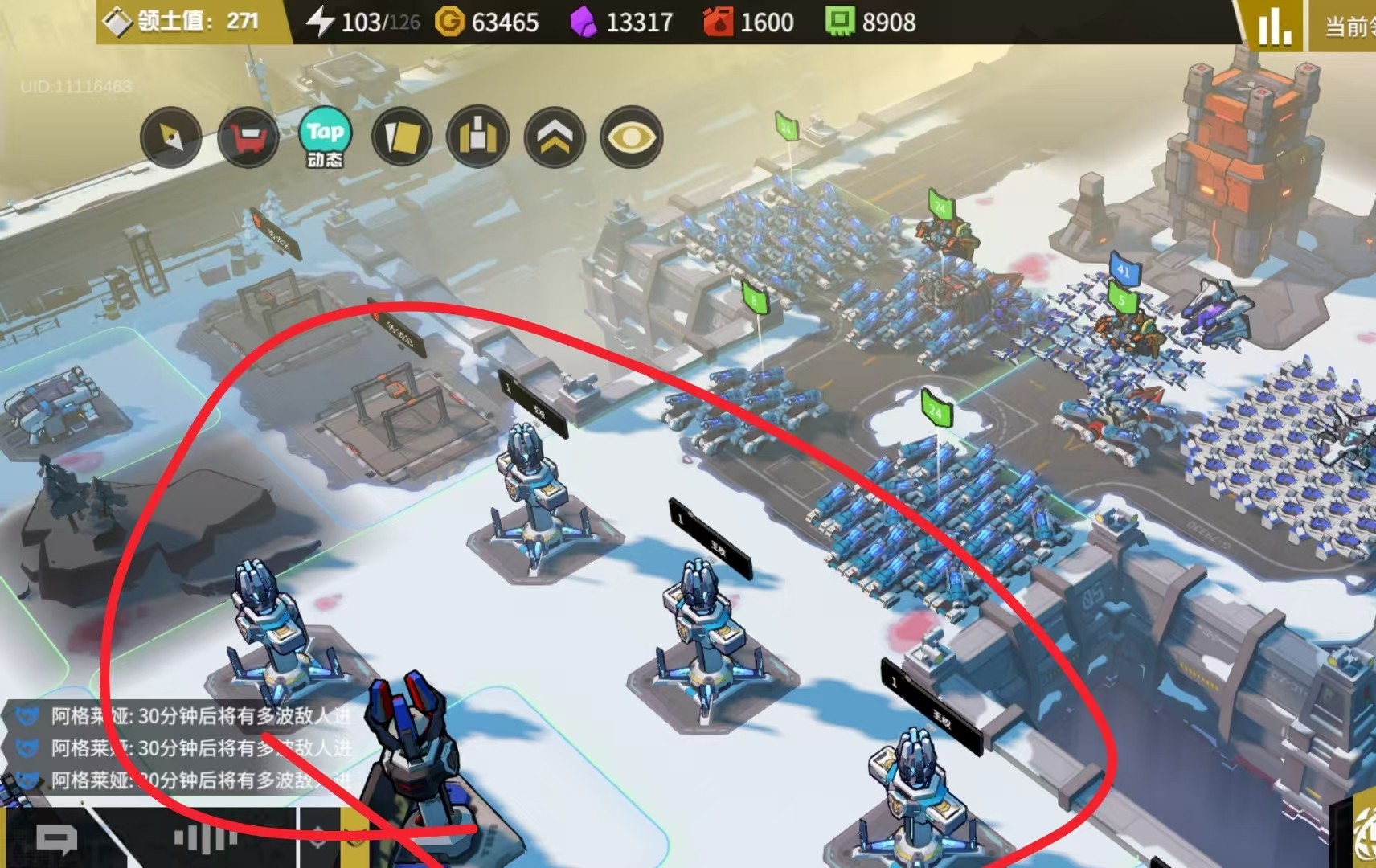The image size is (1376, 868).
Task: Toggle the eye visibility button
Action: tap(632, 137)
